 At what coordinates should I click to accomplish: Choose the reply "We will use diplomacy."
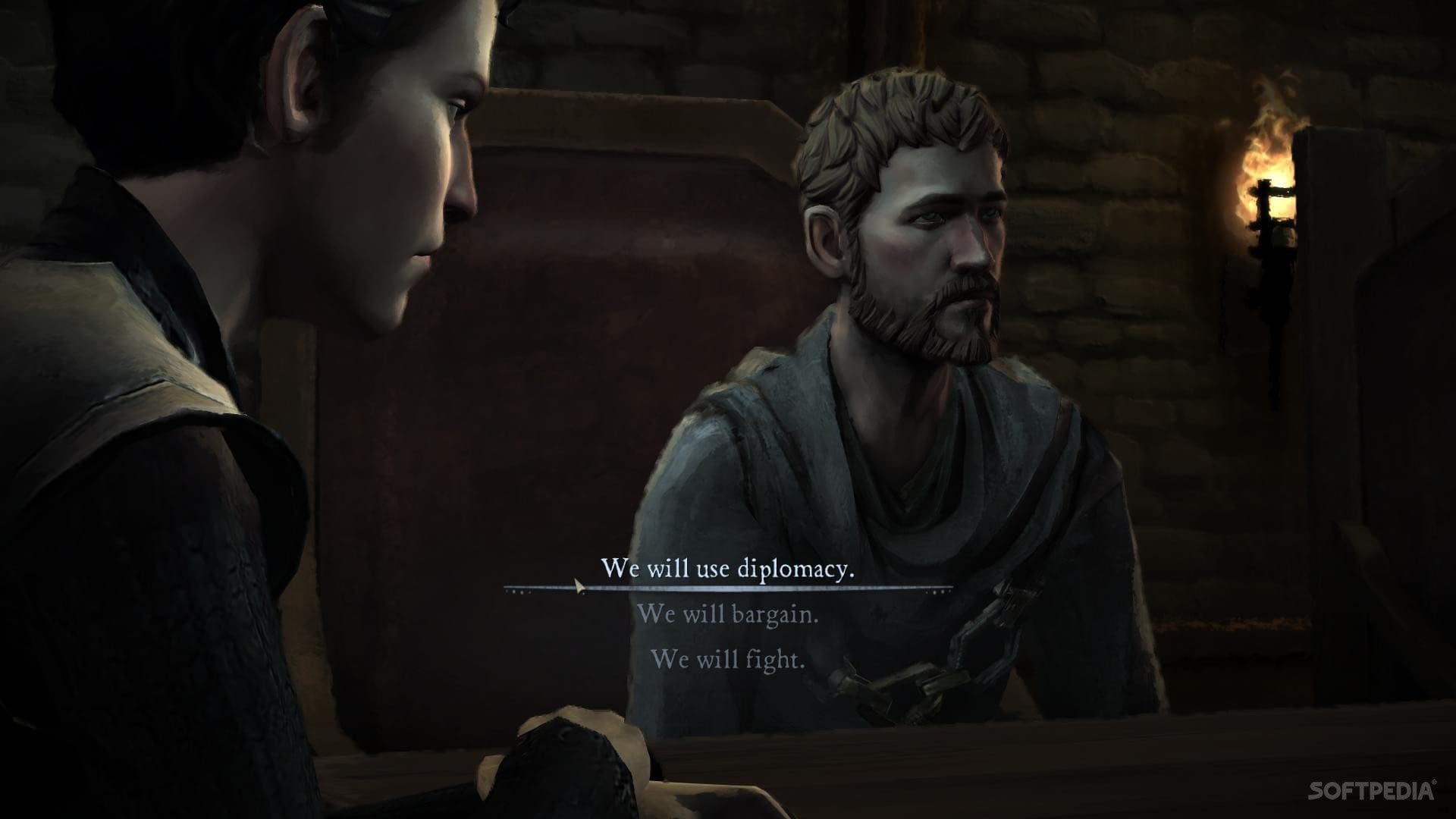tap(727, 569)
